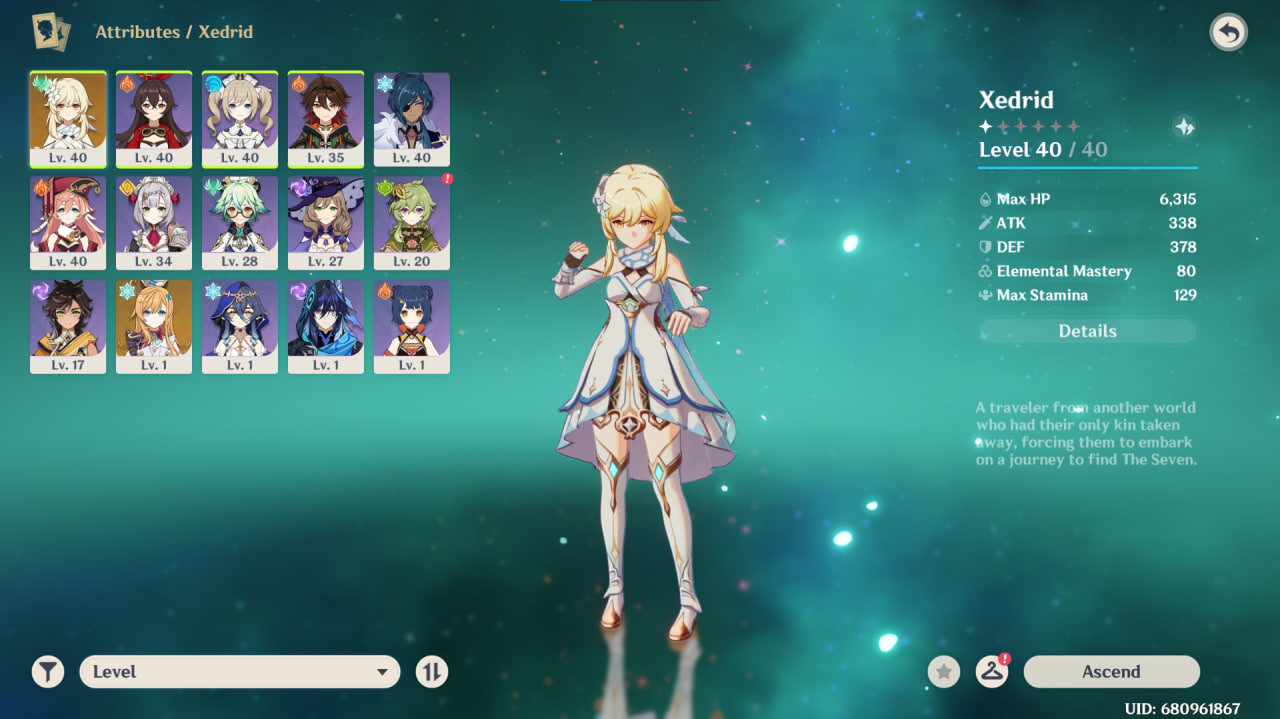Select Lisa at Lv. 27

pos(326,223)
